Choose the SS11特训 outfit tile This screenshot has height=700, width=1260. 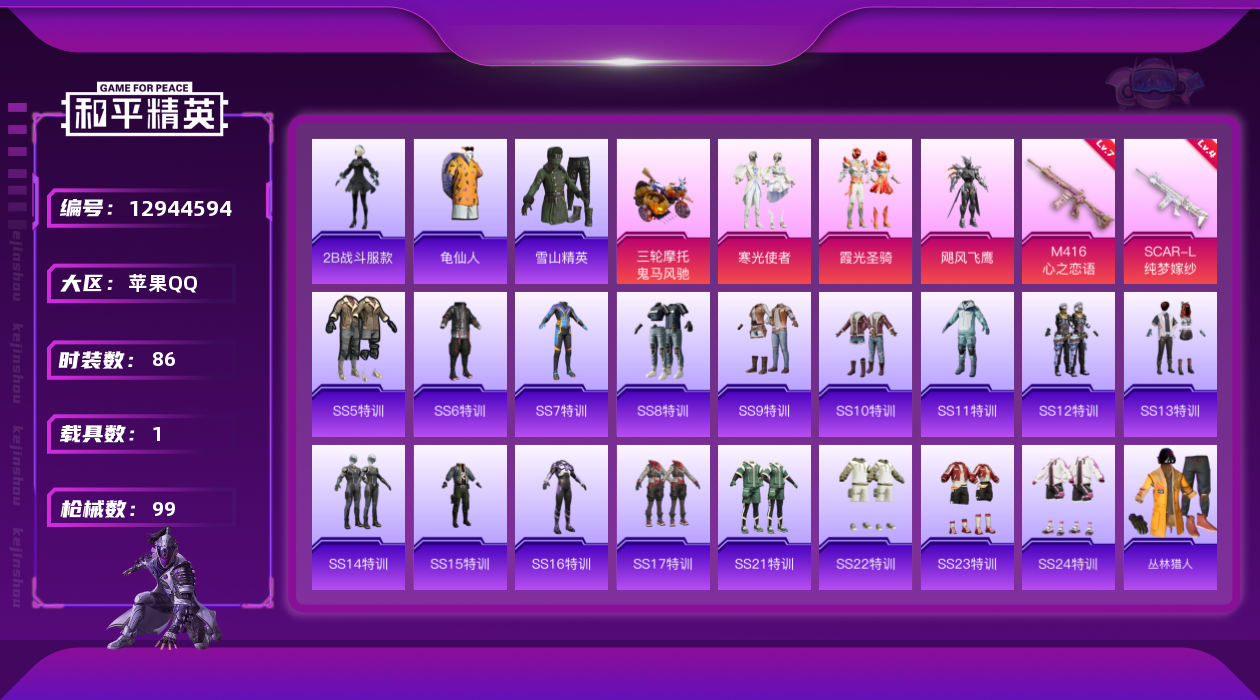coord(967,364)
